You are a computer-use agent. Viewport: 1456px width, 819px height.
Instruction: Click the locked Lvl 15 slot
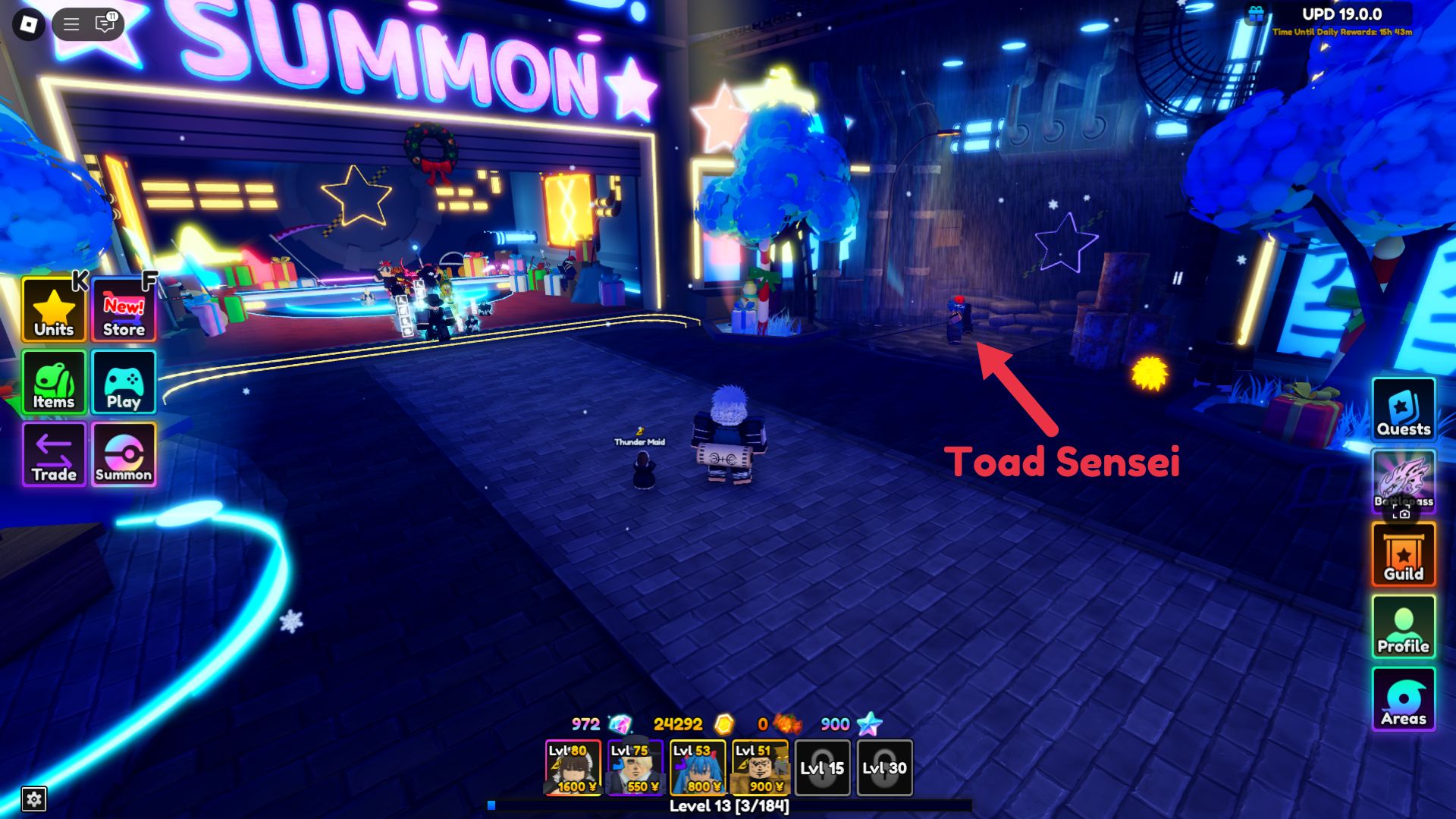[823, 768]
